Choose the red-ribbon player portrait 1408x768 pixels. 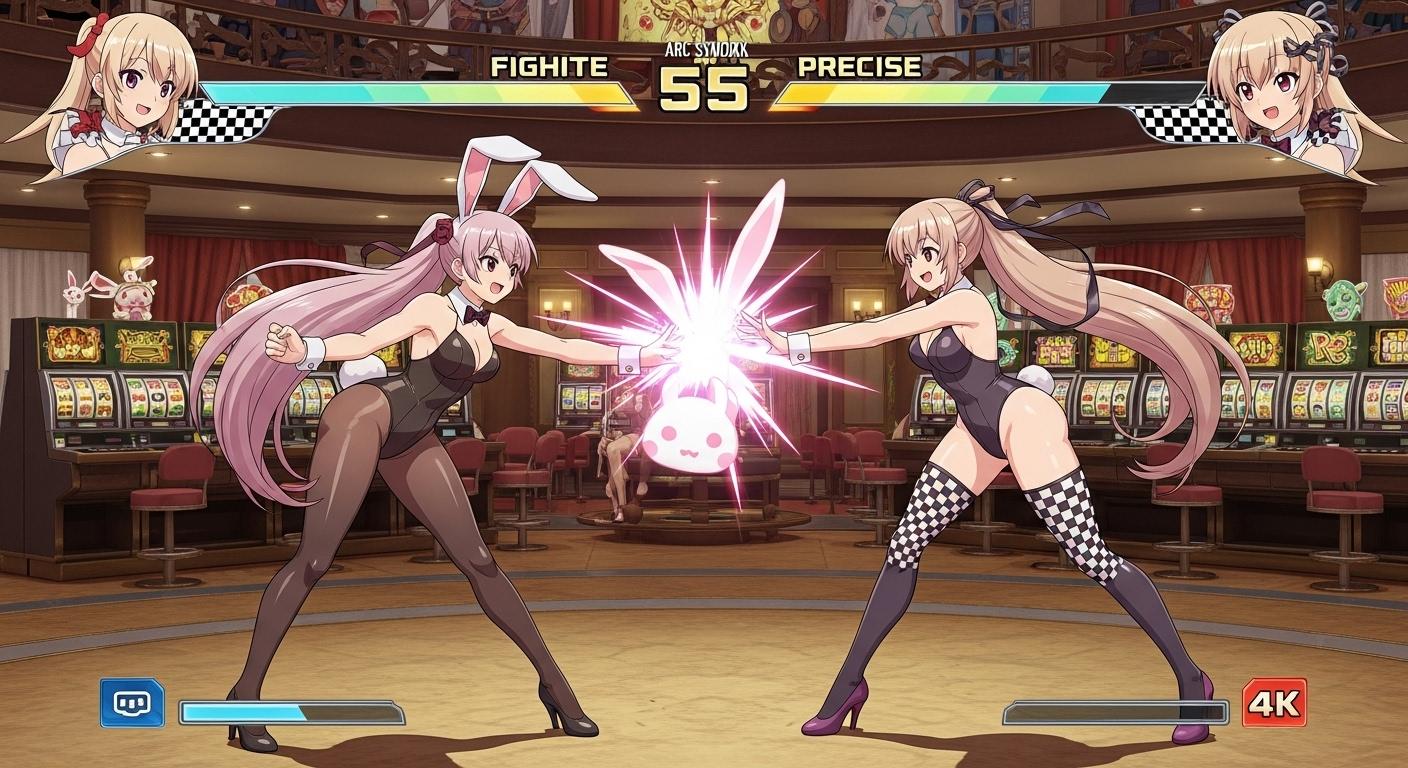pyautogui.click(x=118, y=90)
